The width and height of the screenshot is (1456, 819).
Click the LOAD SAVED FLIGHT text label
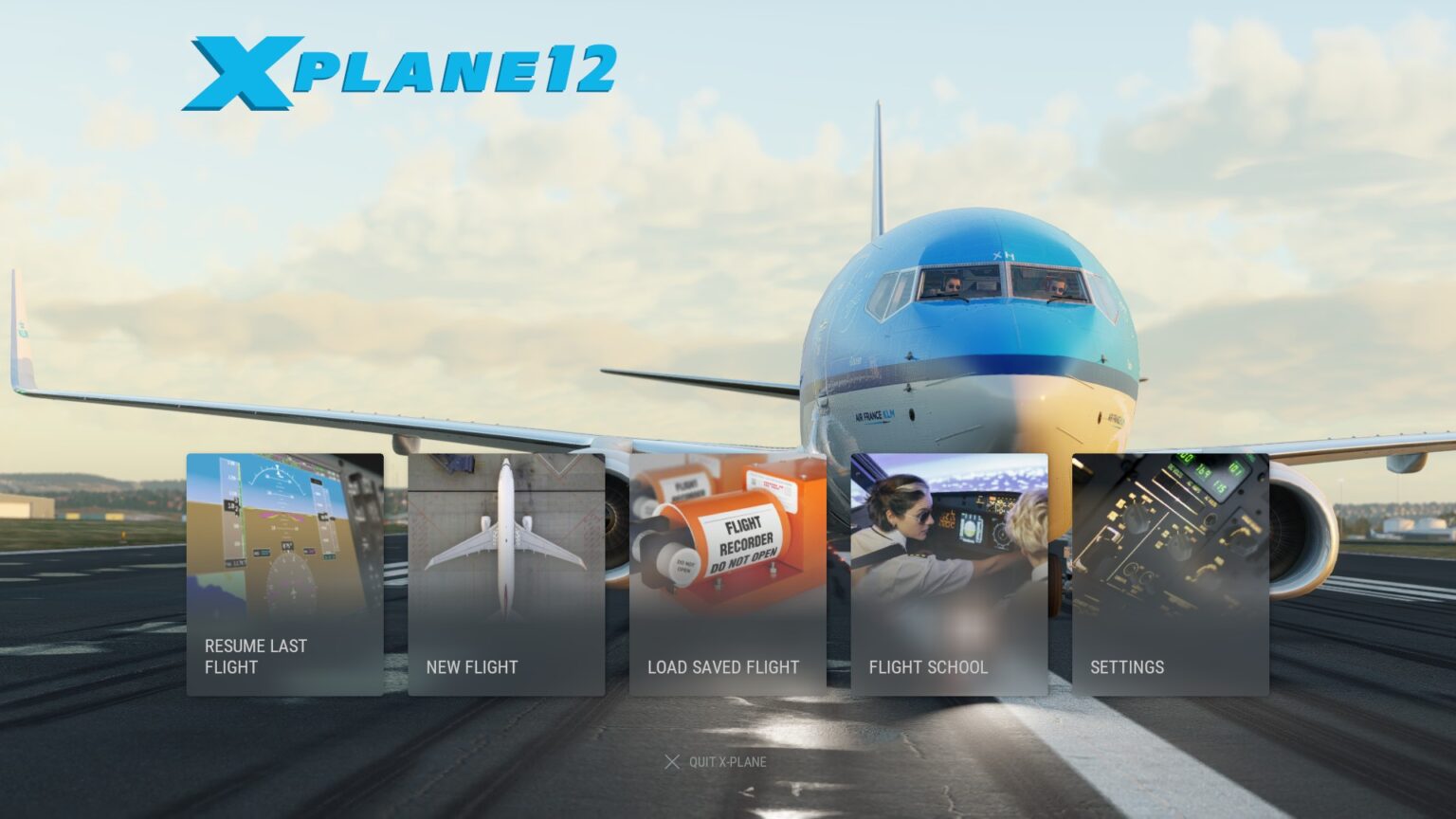coord(721,667)
